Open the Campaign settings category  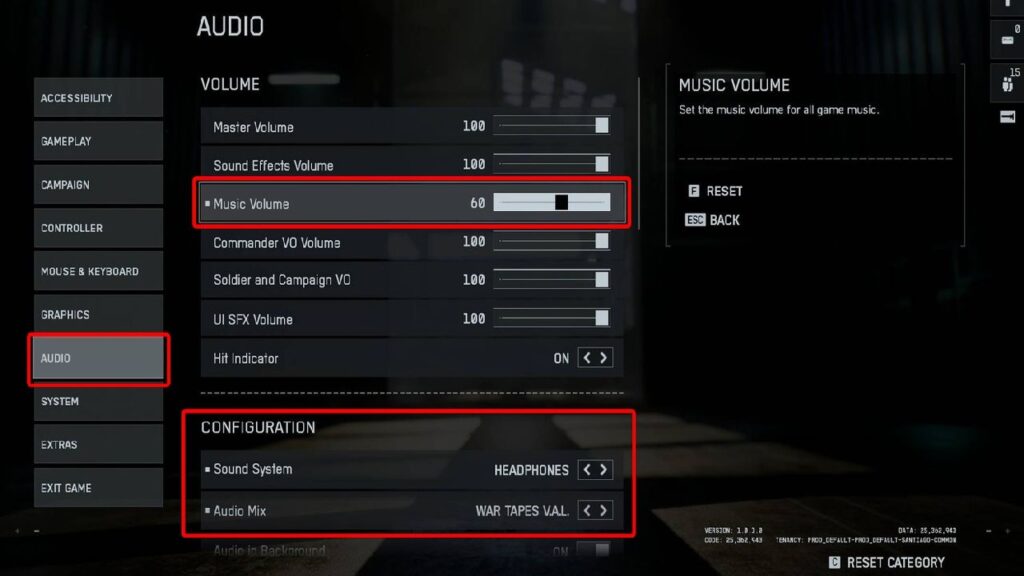coord(97,185)
